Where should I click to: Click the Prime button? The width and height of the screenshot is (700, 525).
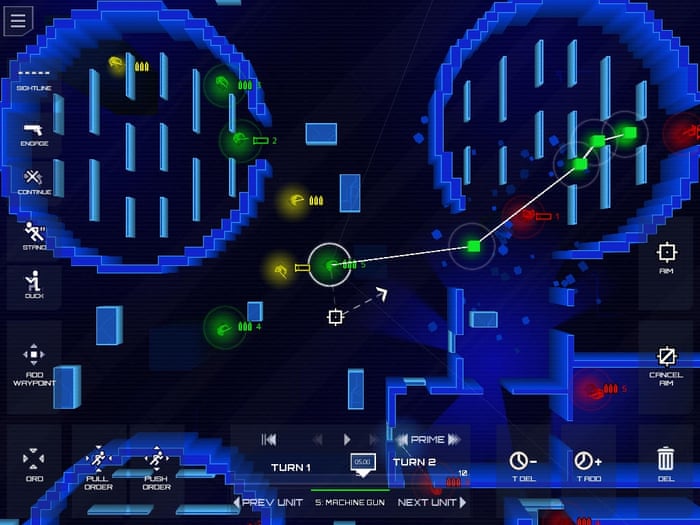point(427,439)
